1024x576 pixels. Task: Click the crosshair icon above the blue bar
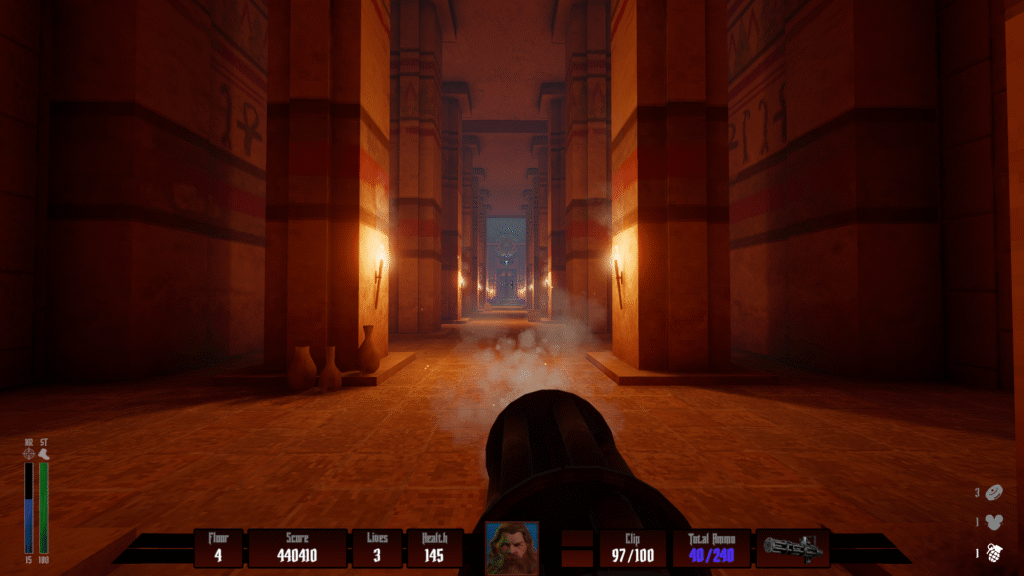click(29, 453)
